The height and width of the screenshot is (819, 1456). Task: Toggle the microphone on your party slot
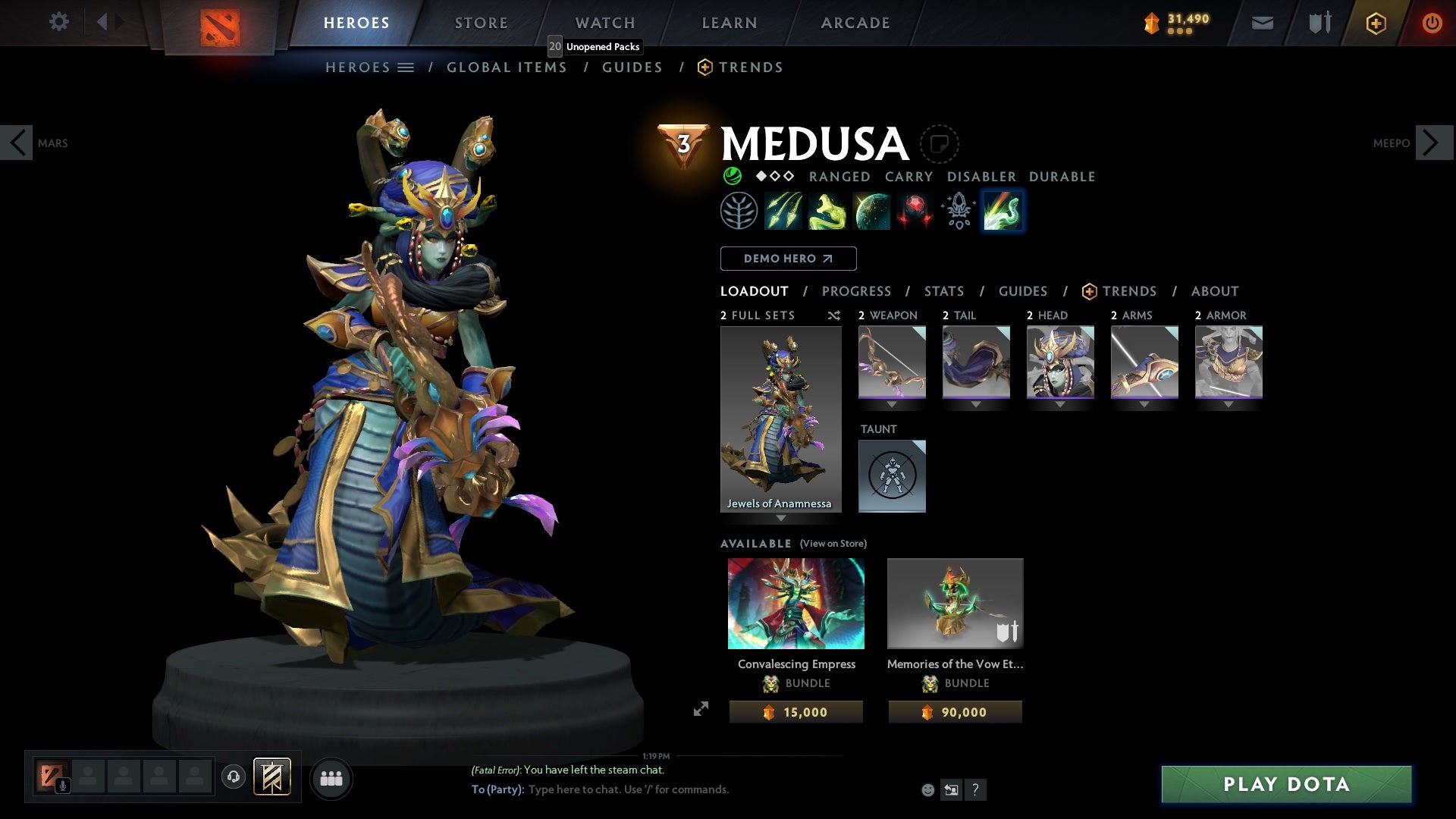(x=62, y=785)
